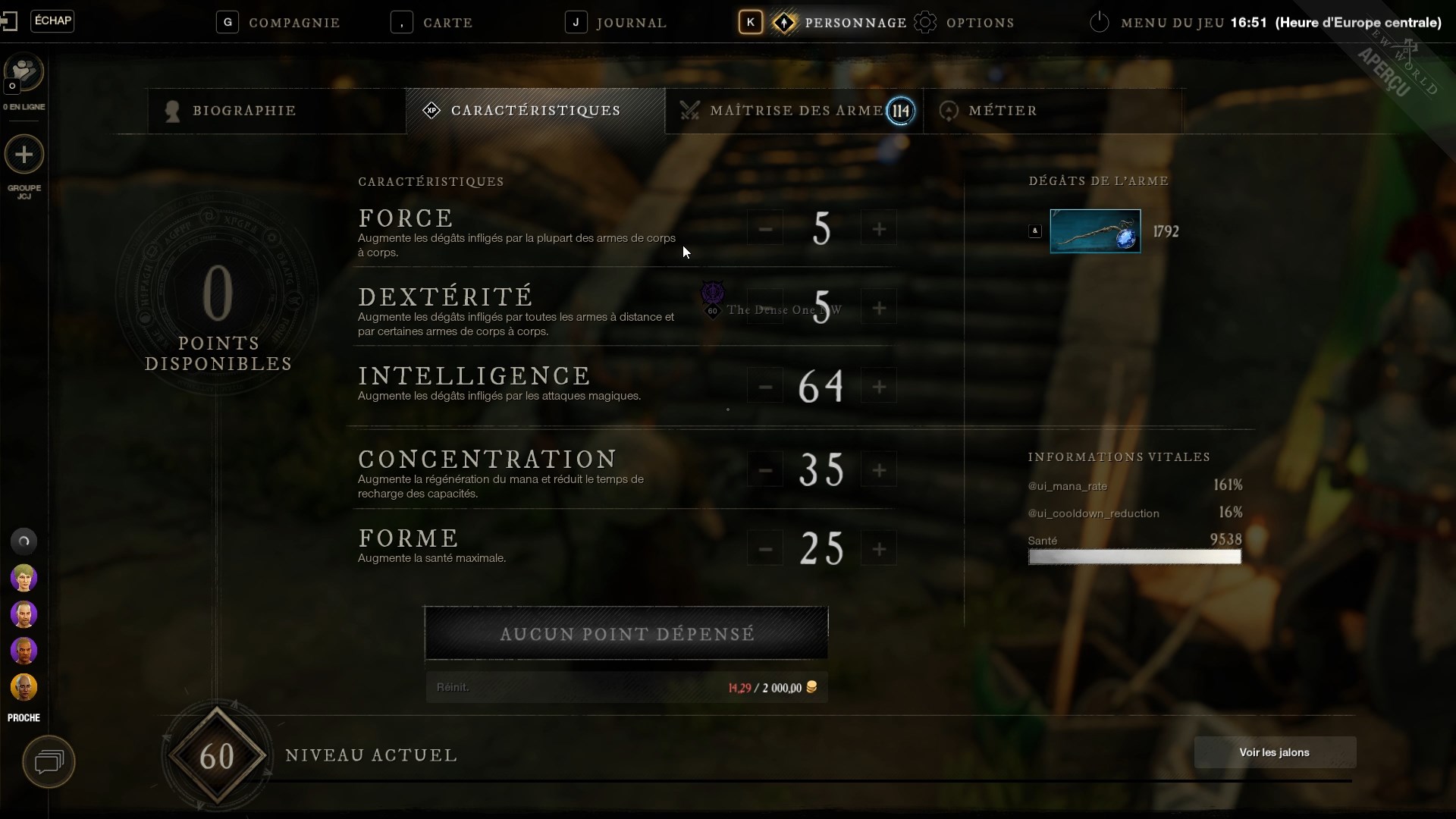Click the Voir les jalons button
The height and width of the screenshot is (819, 1456).
click(x=1274, y=752)
